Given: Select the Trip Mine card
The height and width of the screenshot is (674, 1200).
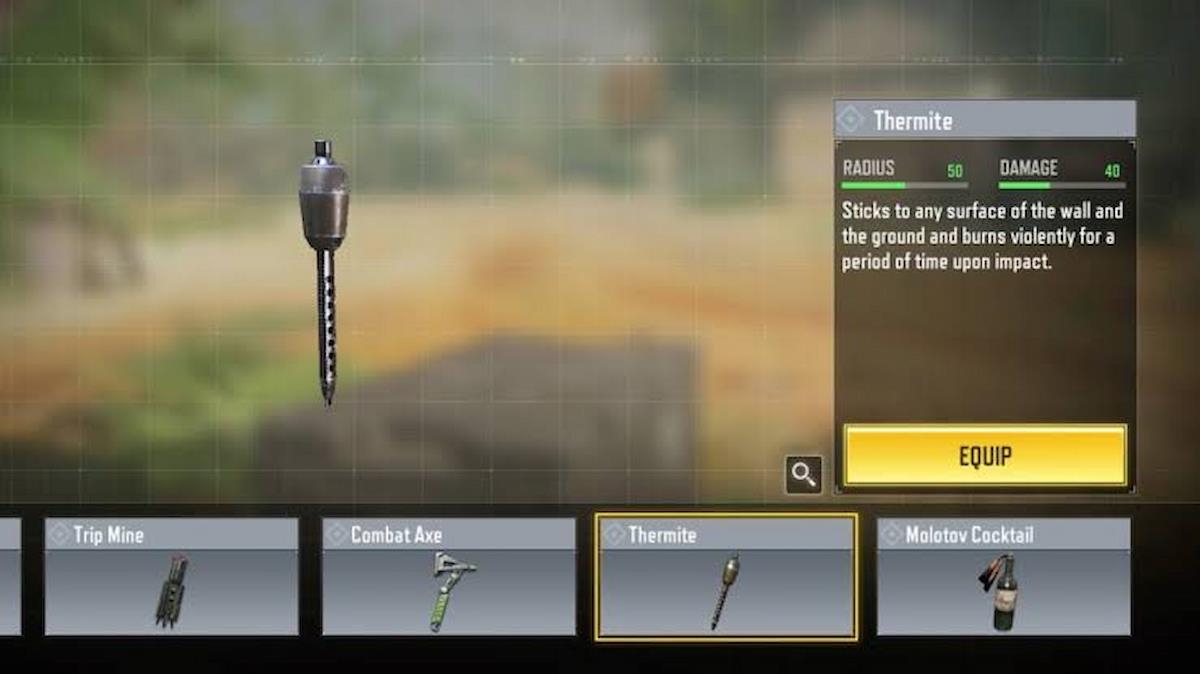Looking at the screenshot, I should [x=171, y=576].
